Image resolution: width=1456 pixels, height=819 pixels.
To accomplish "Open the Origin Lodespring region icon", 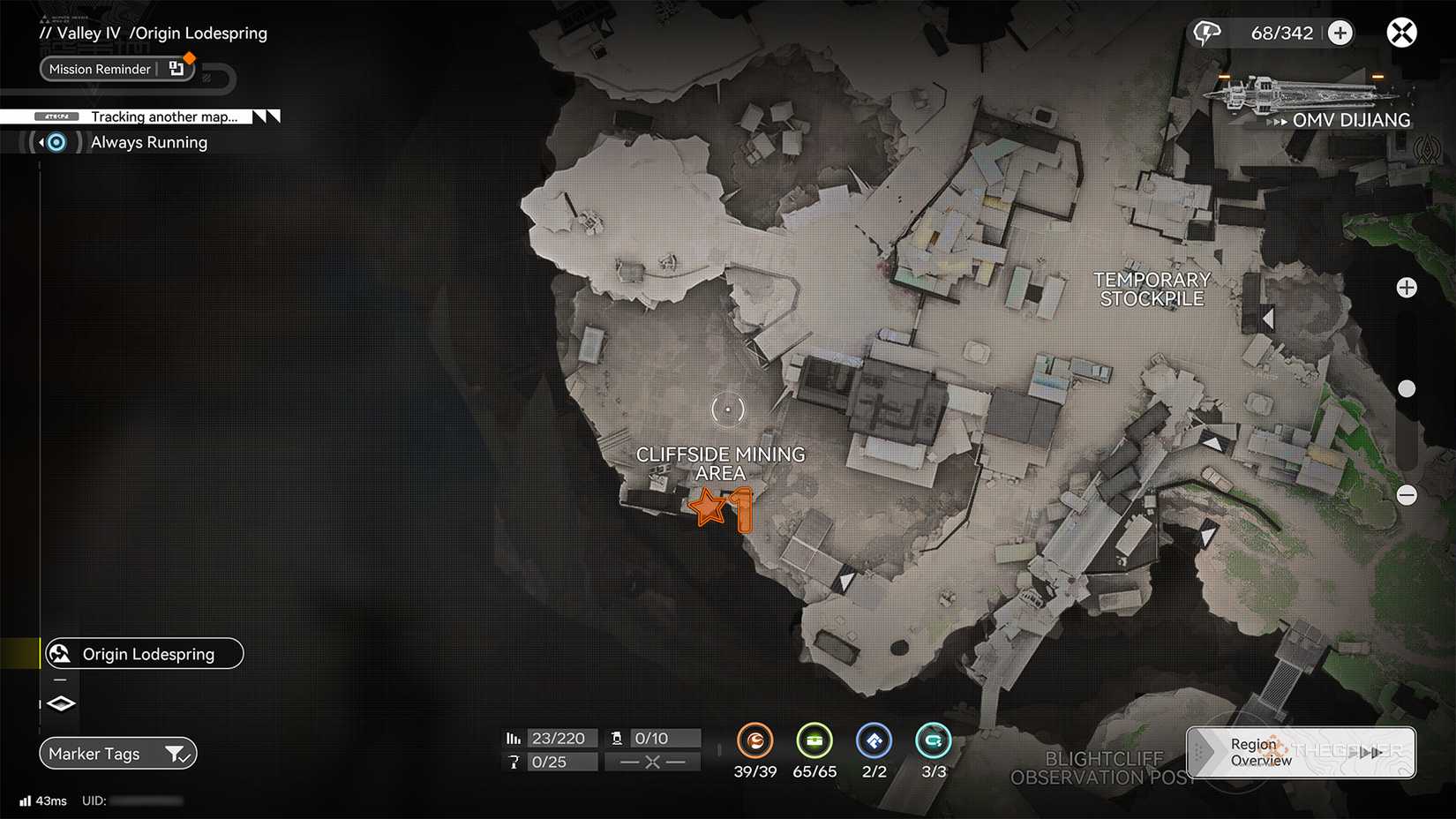I will (59, 653).
